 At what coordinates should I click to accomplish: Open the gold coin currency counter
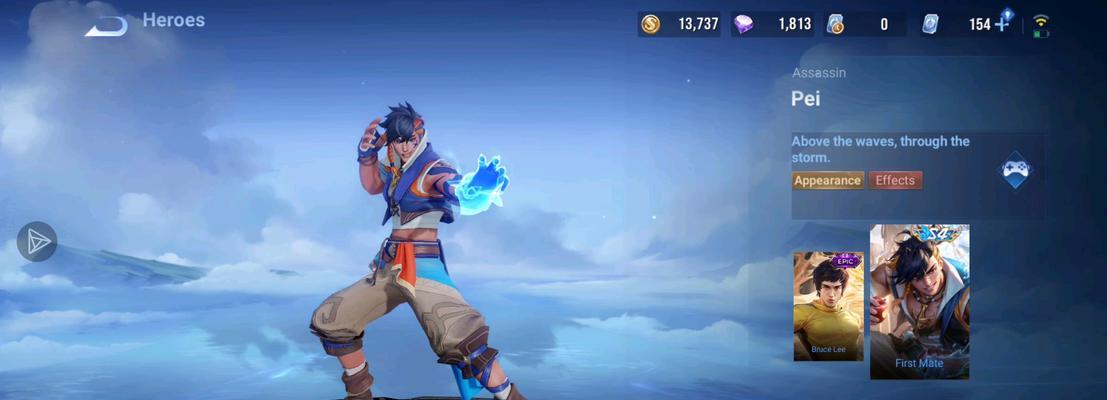680,24
